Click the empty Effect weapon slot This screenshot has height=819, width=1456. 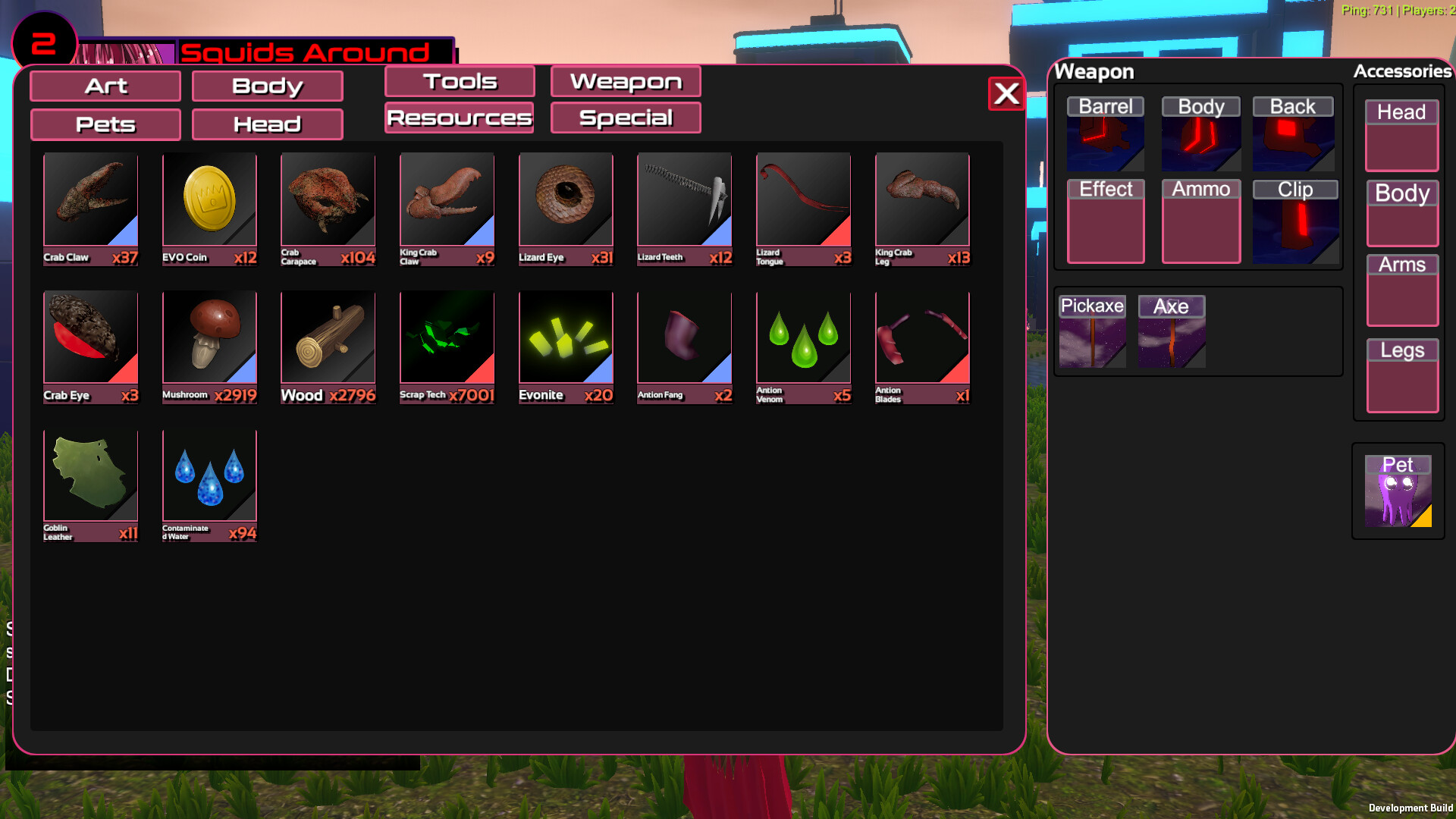[x=1105, y=220]
